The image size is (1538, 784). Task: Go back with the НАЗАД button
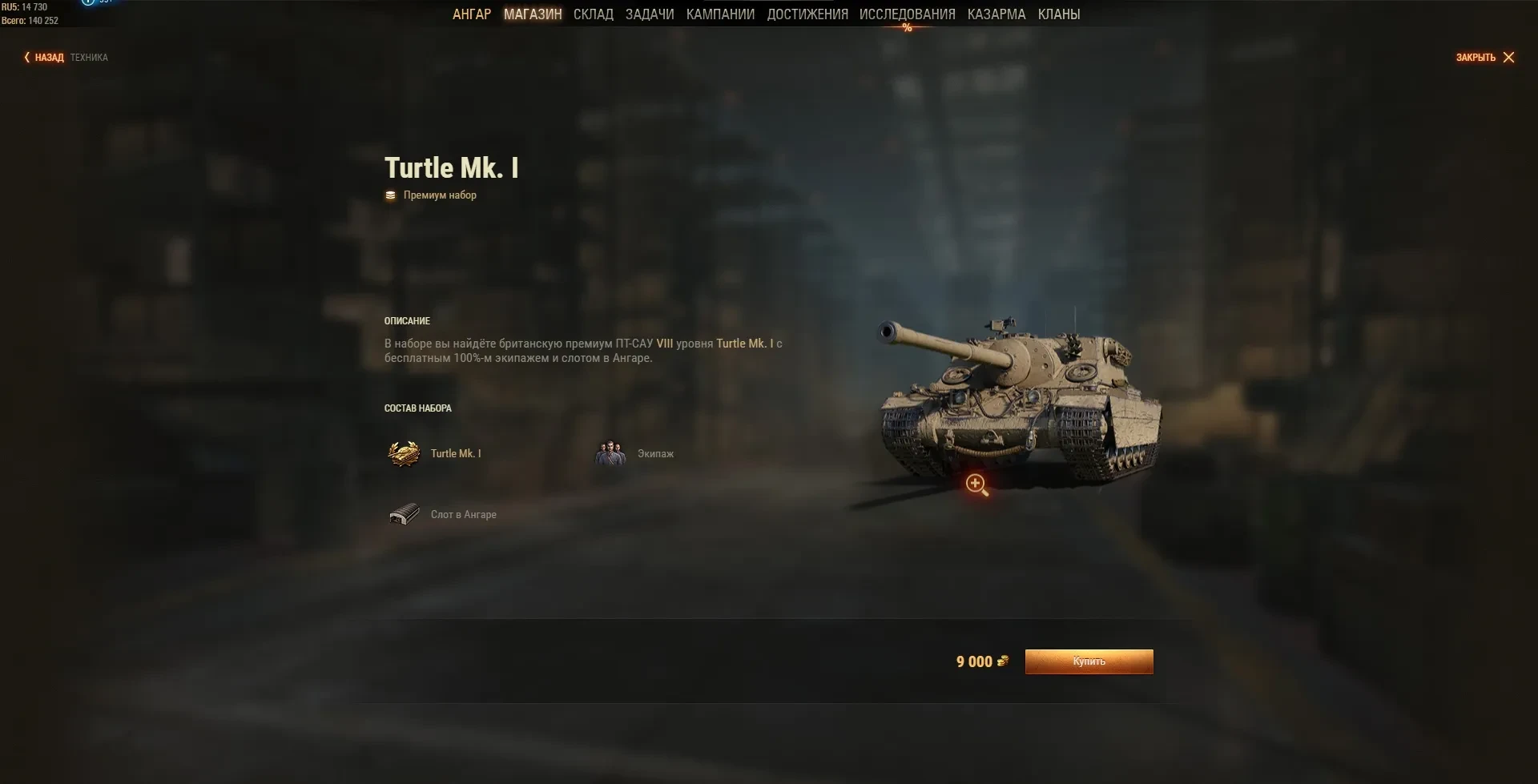(x=44, y=58)
